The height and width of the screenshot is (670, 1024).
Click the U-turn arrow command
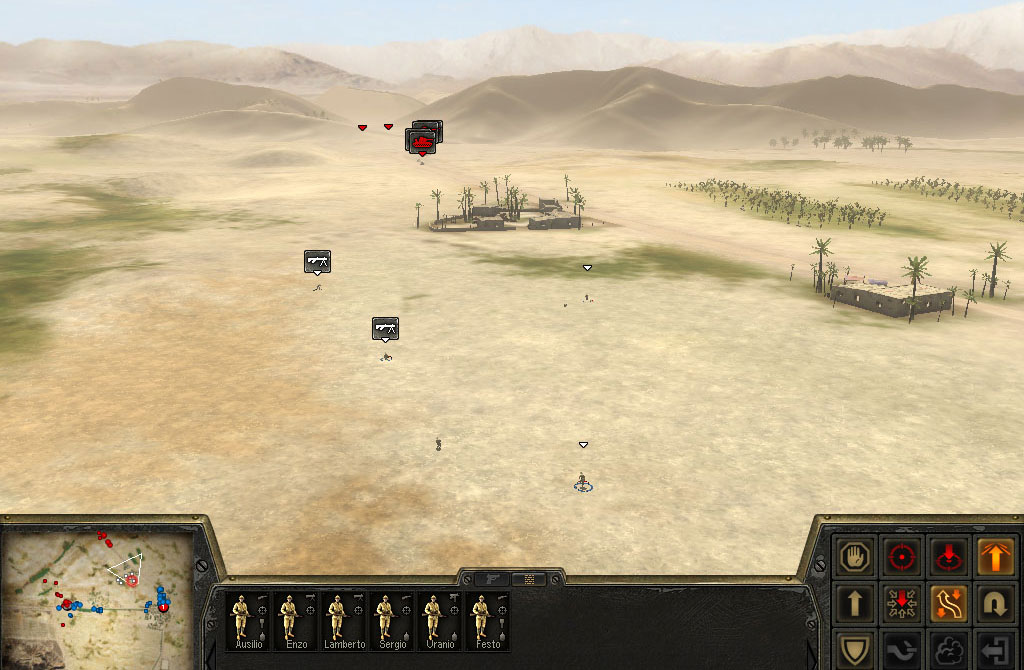pyautogui.click(x=993, y=602)
